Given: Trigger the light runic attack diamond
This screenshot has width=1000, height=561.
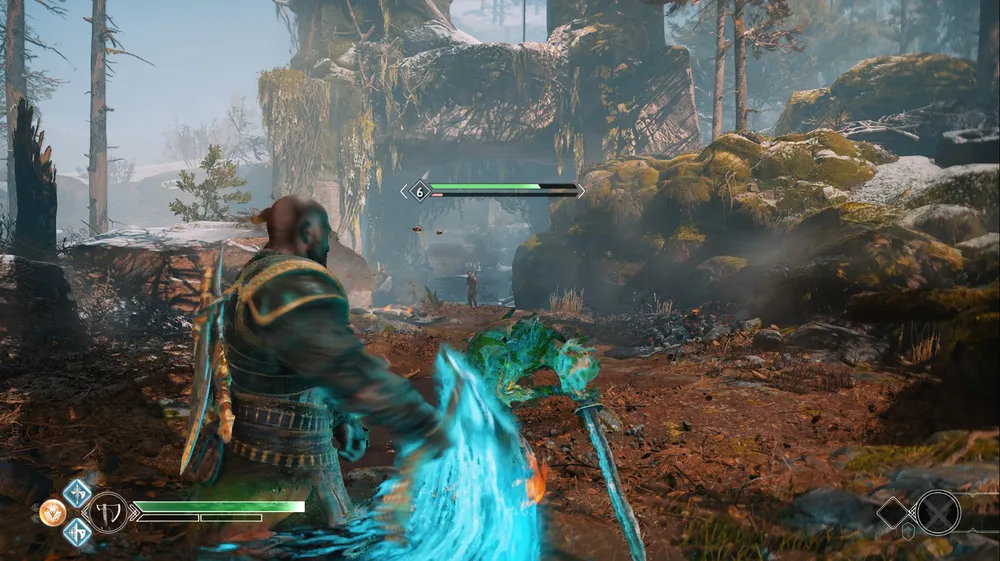Looking at the screenshot, I should point(78,493).
